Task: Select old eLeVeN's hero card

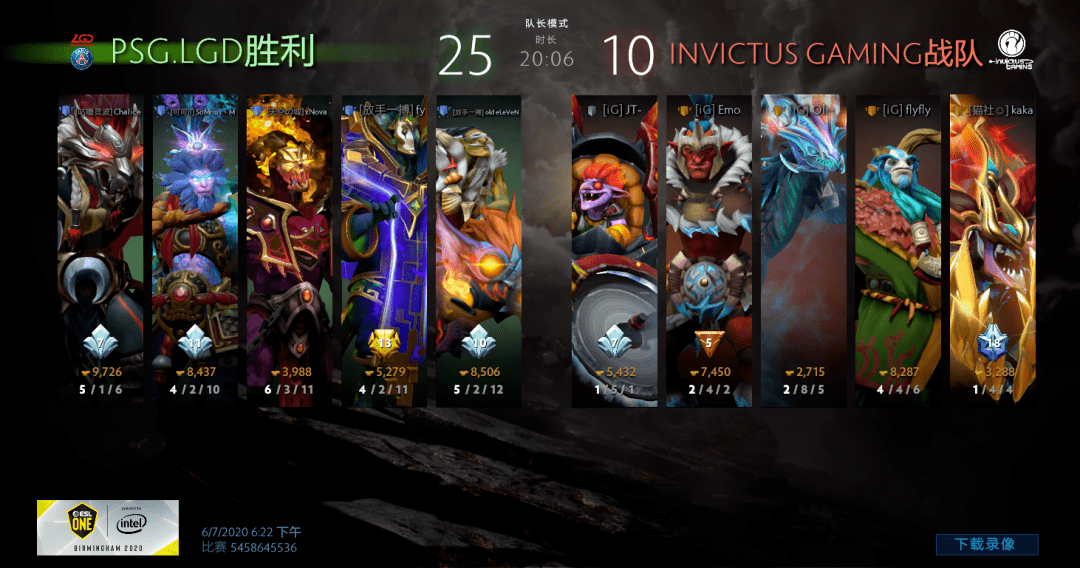Action: [478, 250]
